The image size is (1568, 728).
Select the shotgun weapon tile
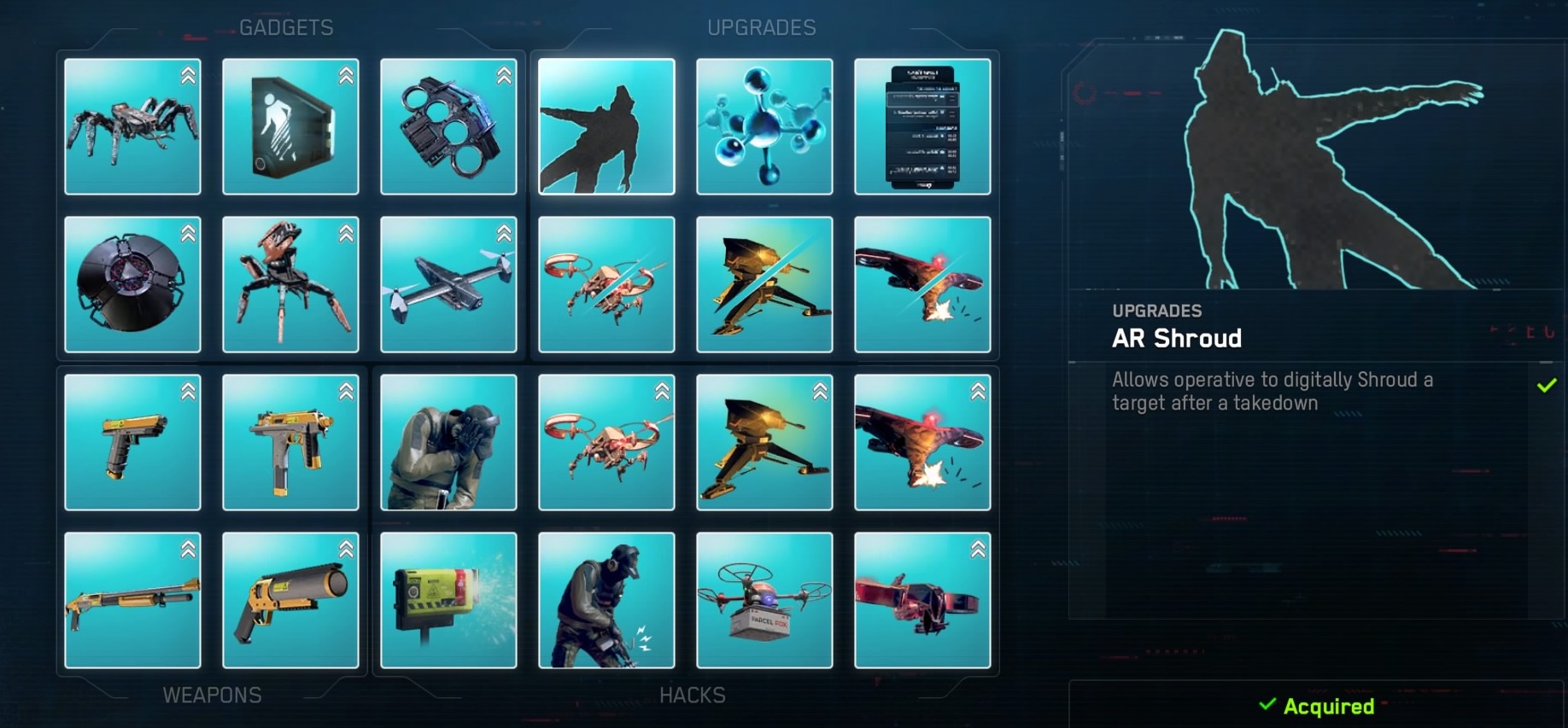[132, 600]
